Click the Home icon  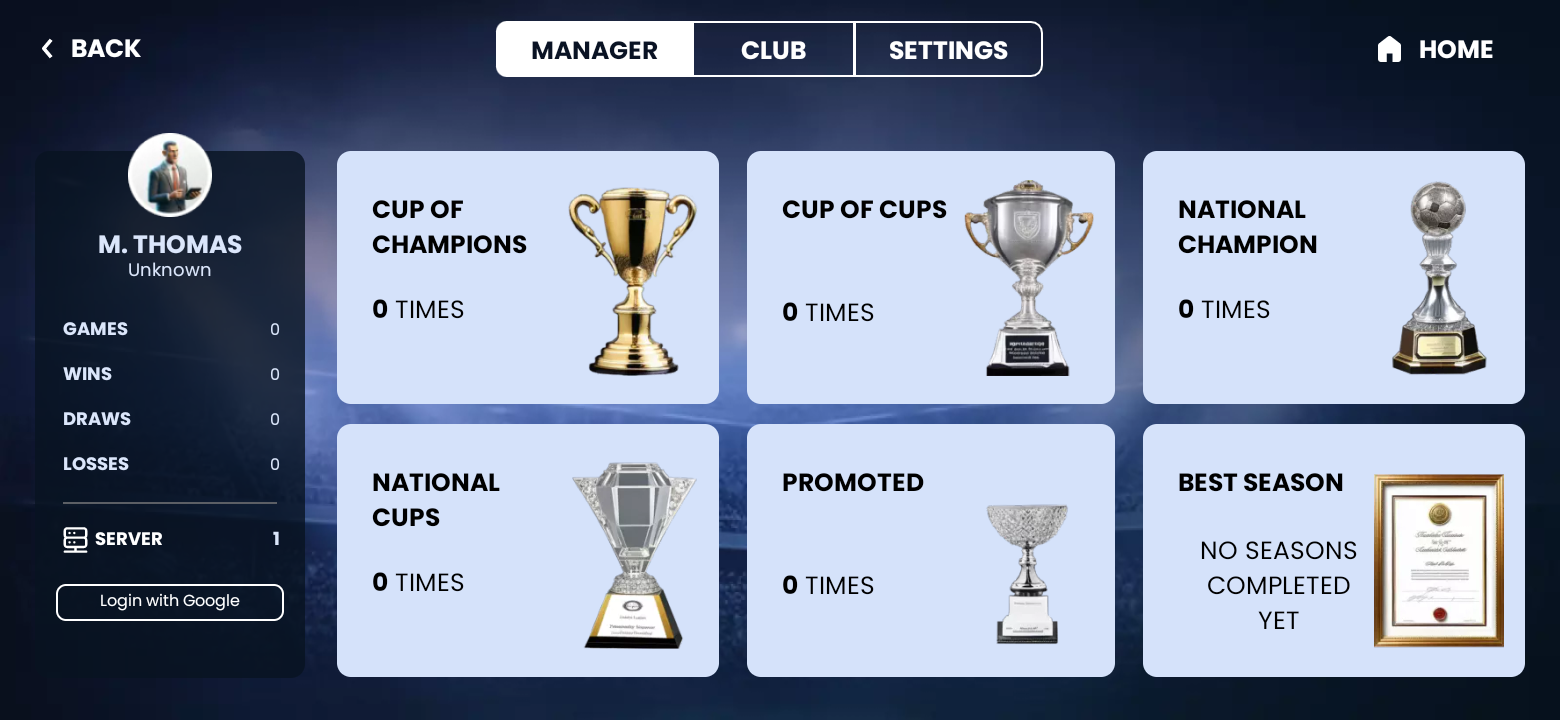coord(1389,48)
